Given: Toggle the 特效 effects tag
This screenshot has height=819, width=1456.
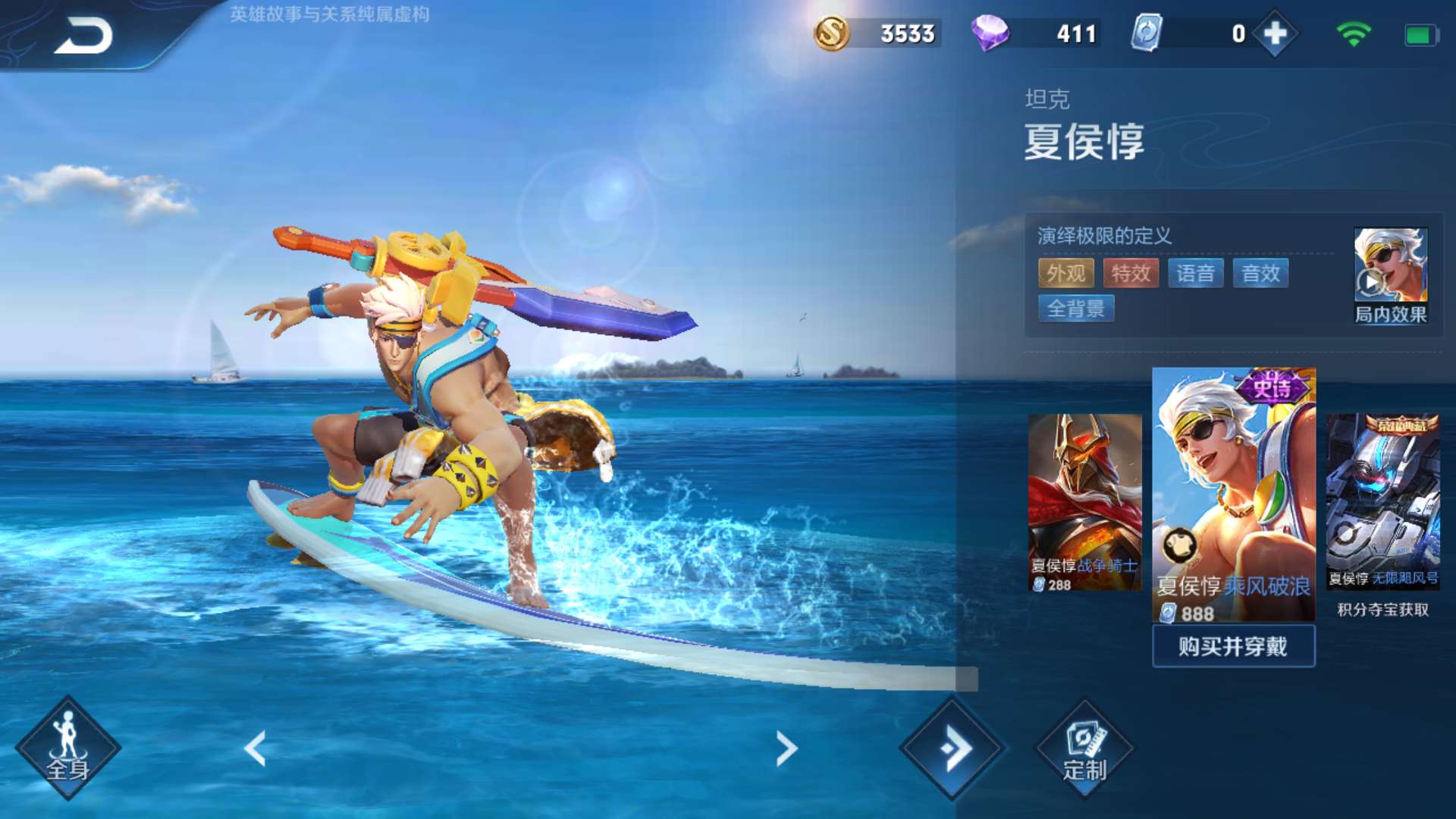Looking at the screenshot, I should [x=1130, y=273].
